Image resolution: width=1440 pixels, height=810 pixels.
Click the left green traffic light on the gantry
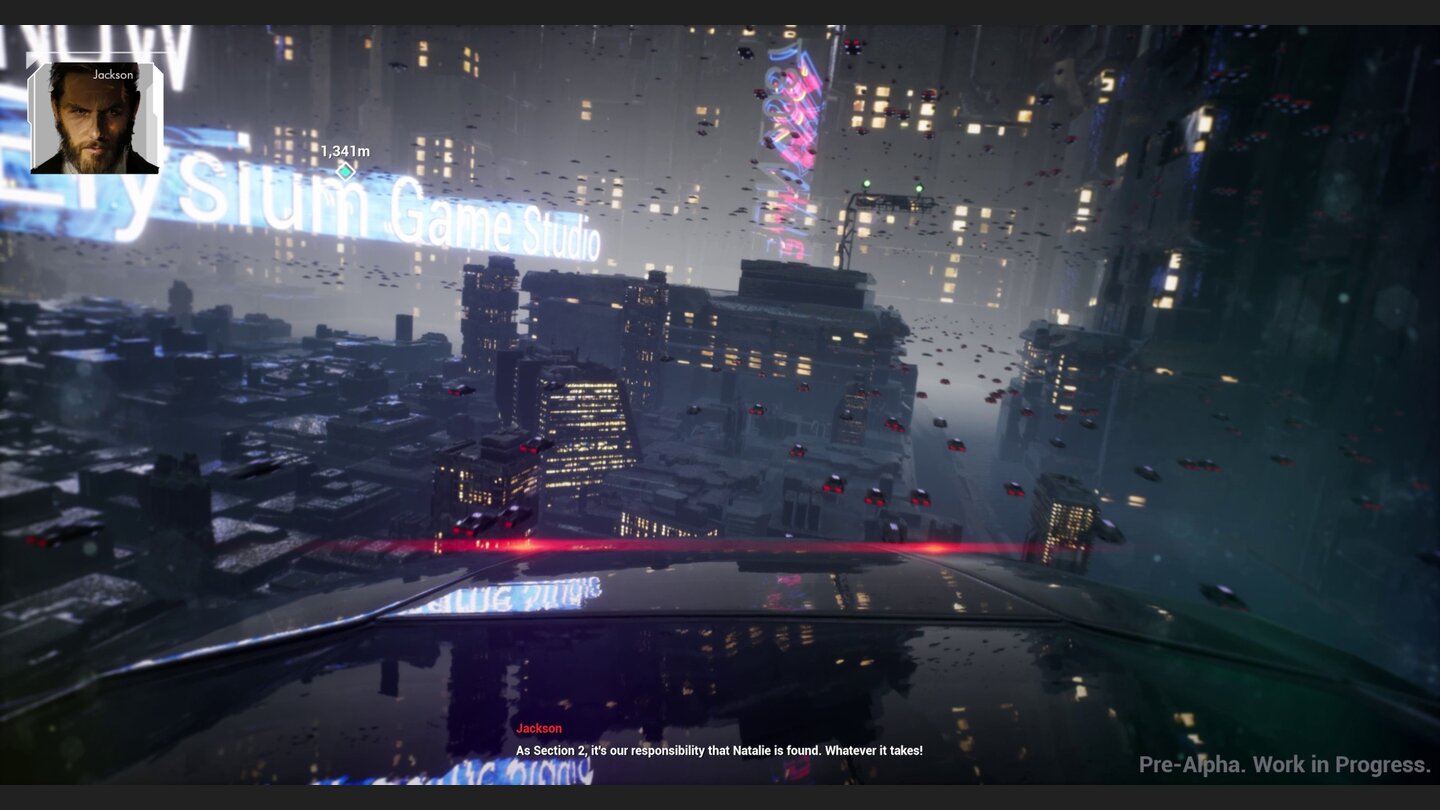click(x=865, y=182)
